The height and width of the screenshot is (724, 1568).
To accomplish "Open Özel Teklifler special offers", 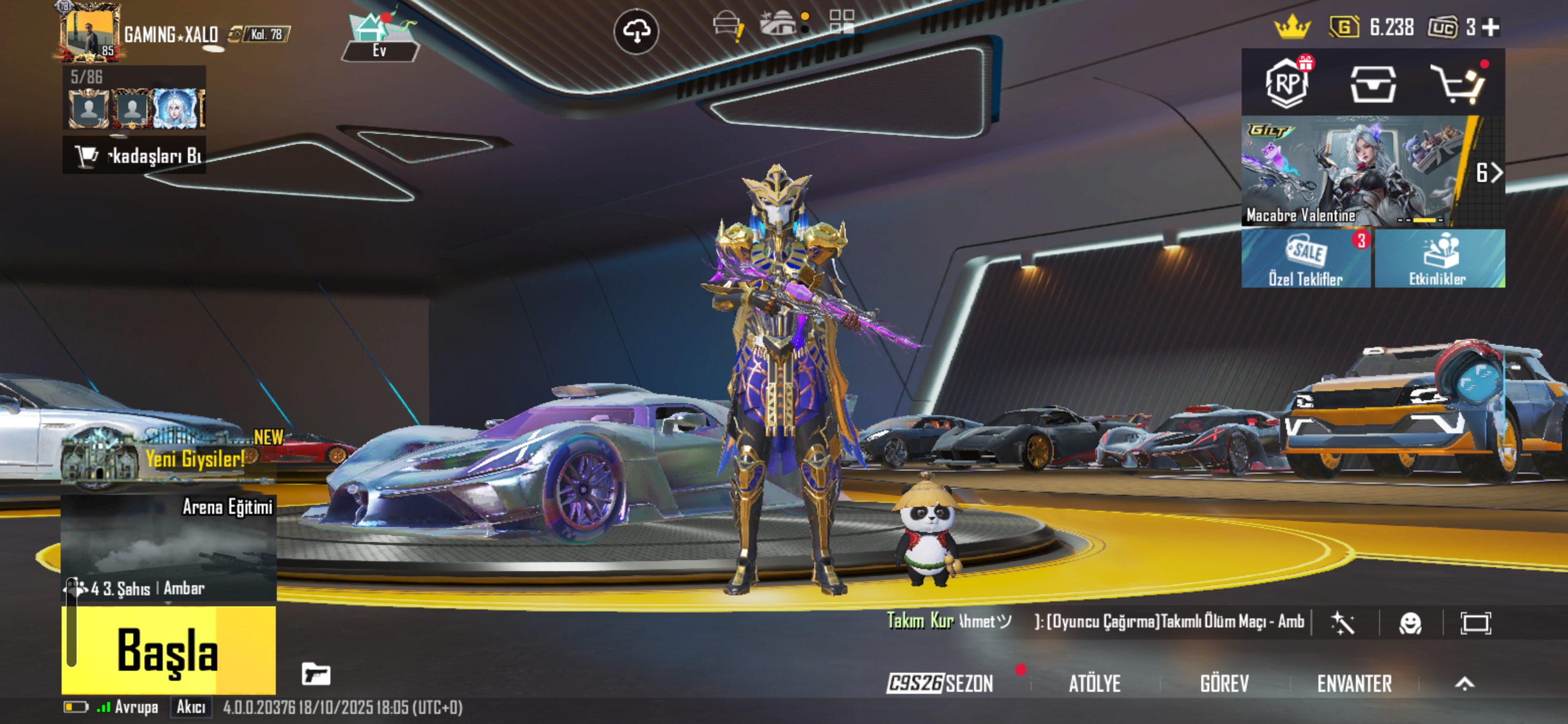I will [1306, 259].
